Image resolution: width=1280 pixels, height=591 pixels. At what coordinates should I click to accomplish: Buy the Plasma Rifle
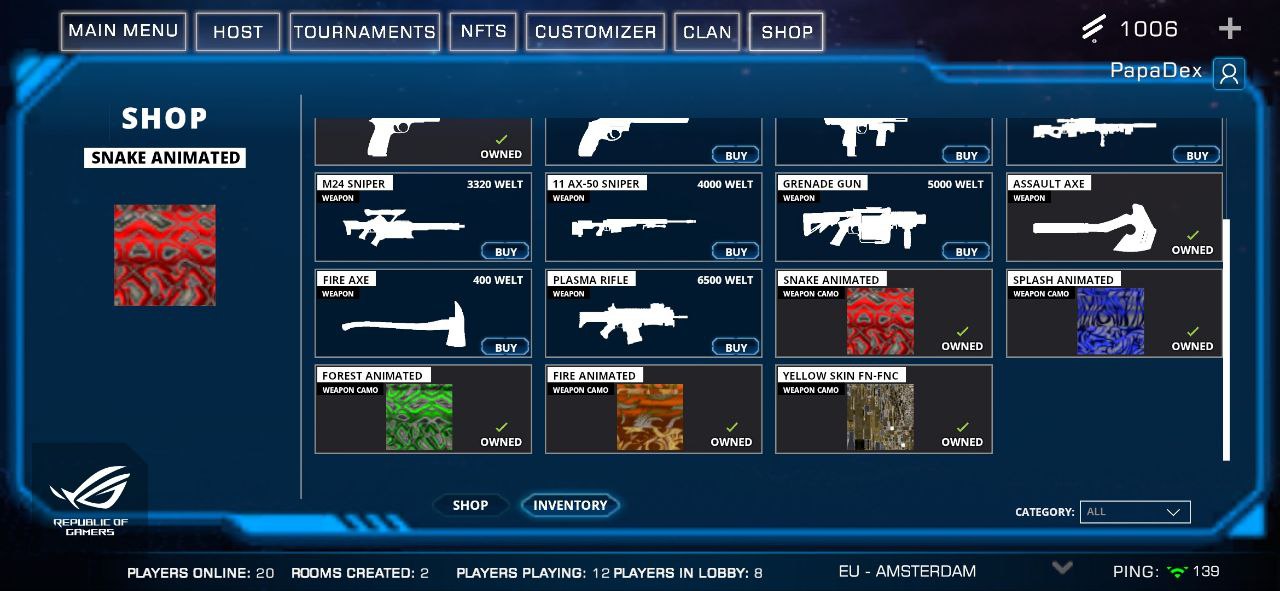[736, 347]
